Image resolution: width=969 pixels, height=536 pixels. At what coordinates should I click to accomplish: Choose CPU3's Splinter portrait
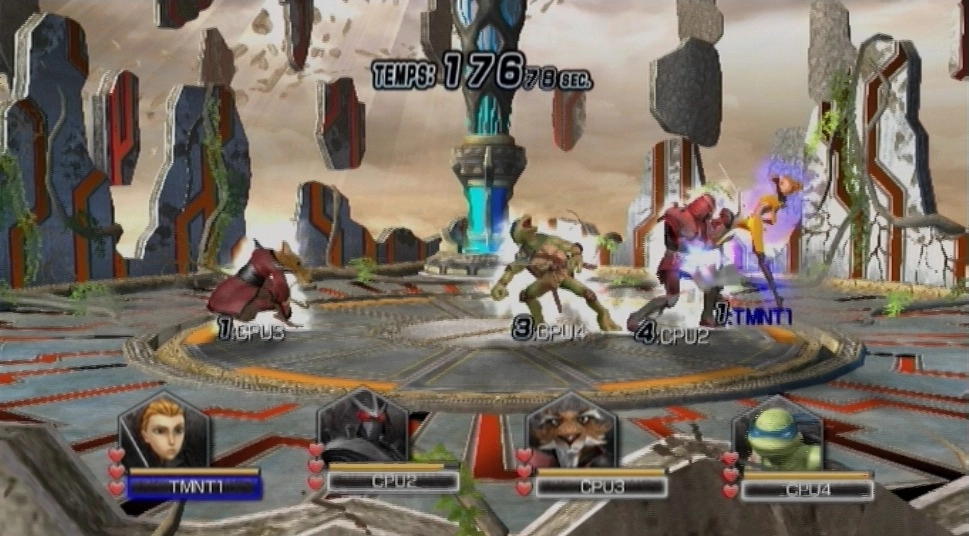pos(570,430)
